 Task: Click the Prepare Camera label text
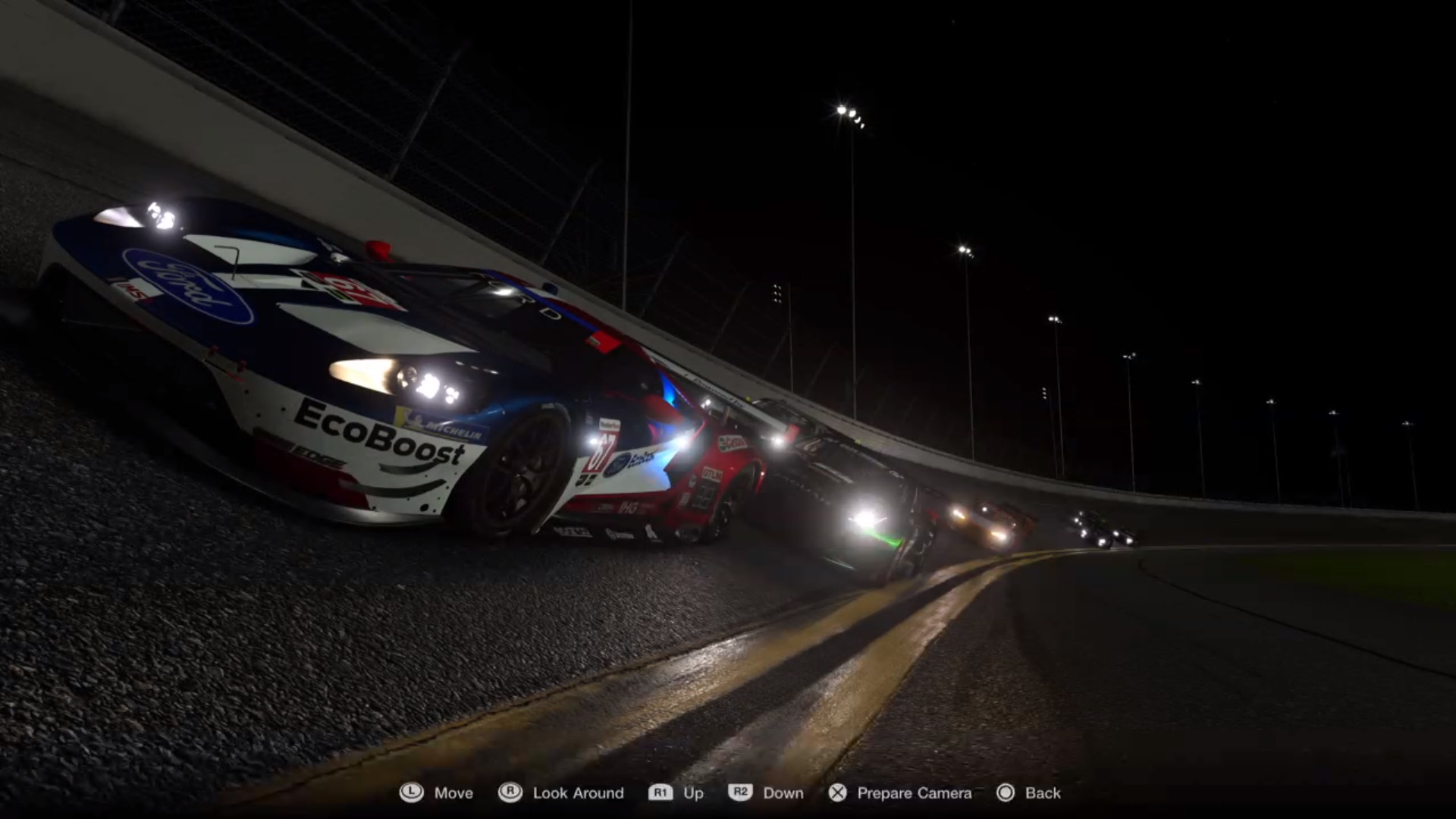(914, 793)
